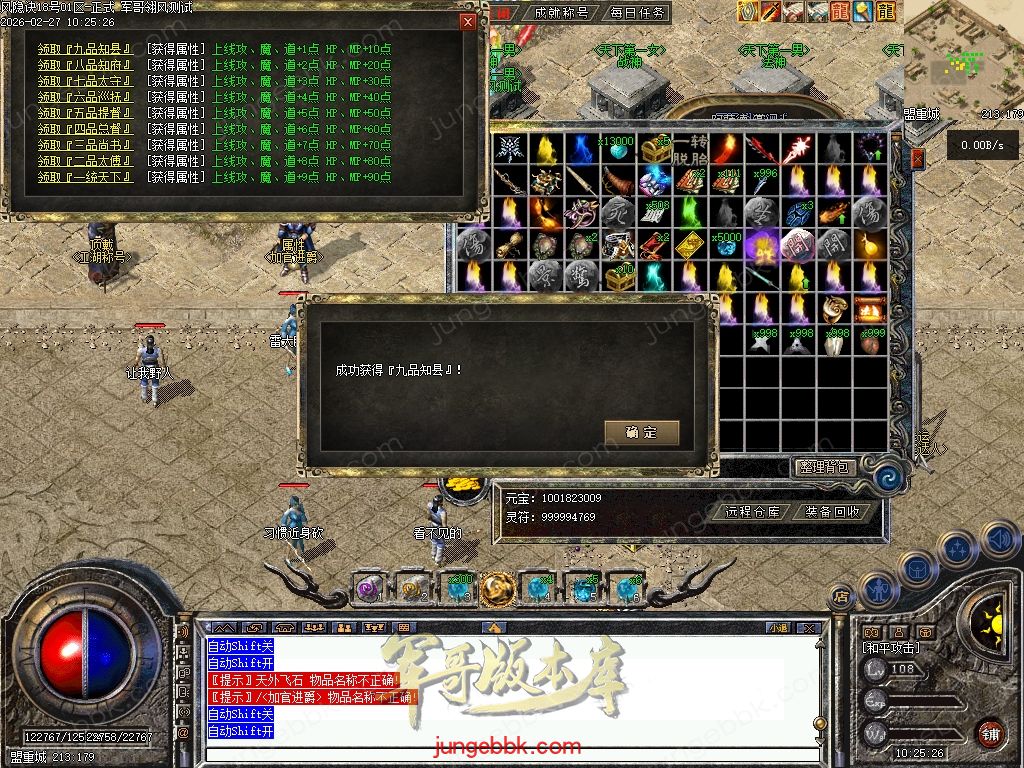The height and width of the screenshot is (768, 1024).
Task: Claim the 一统天下 title
Action: [x=85, y=177]
